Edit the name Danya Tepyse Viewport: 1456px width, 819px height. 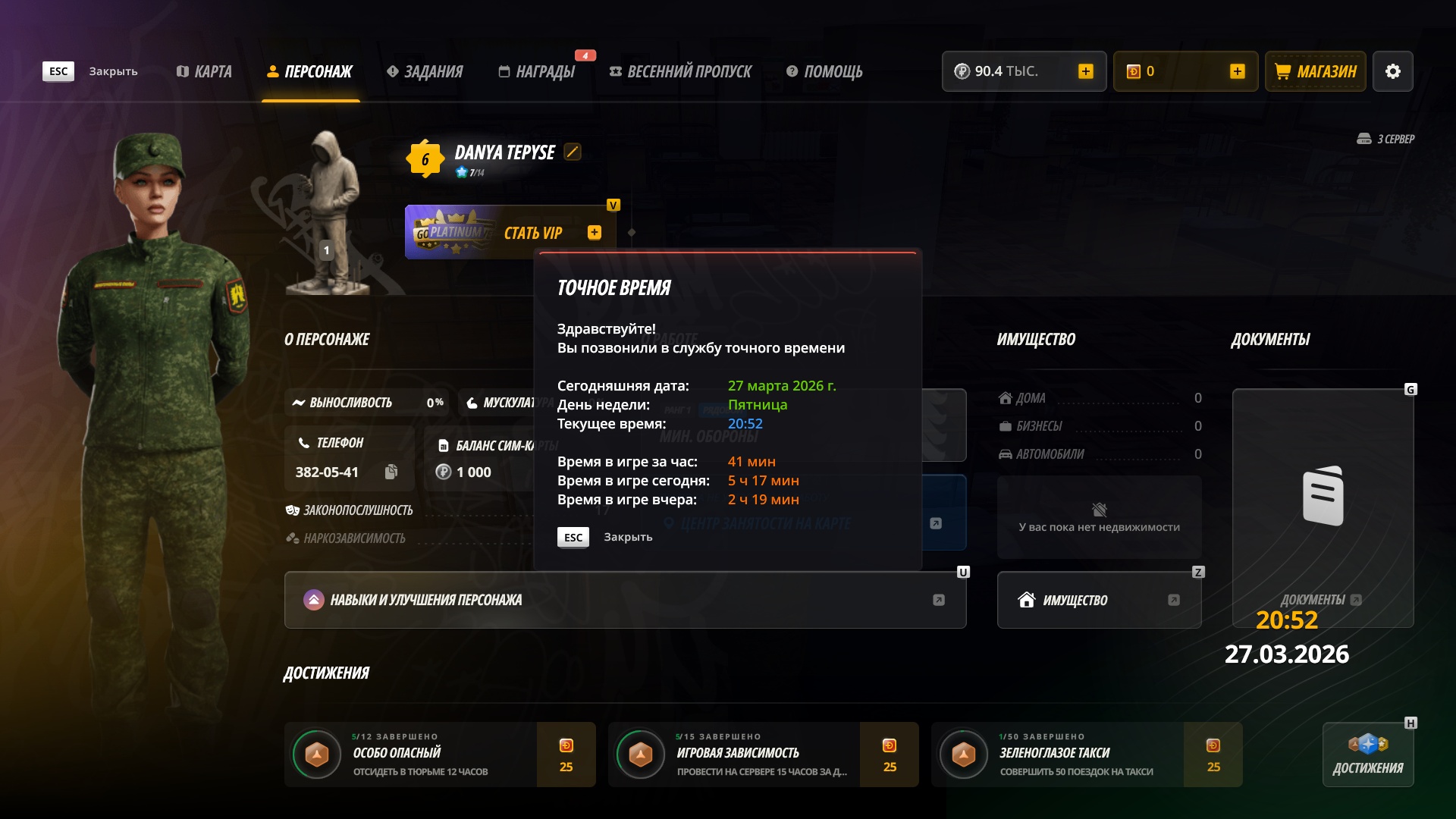point(573,152)
